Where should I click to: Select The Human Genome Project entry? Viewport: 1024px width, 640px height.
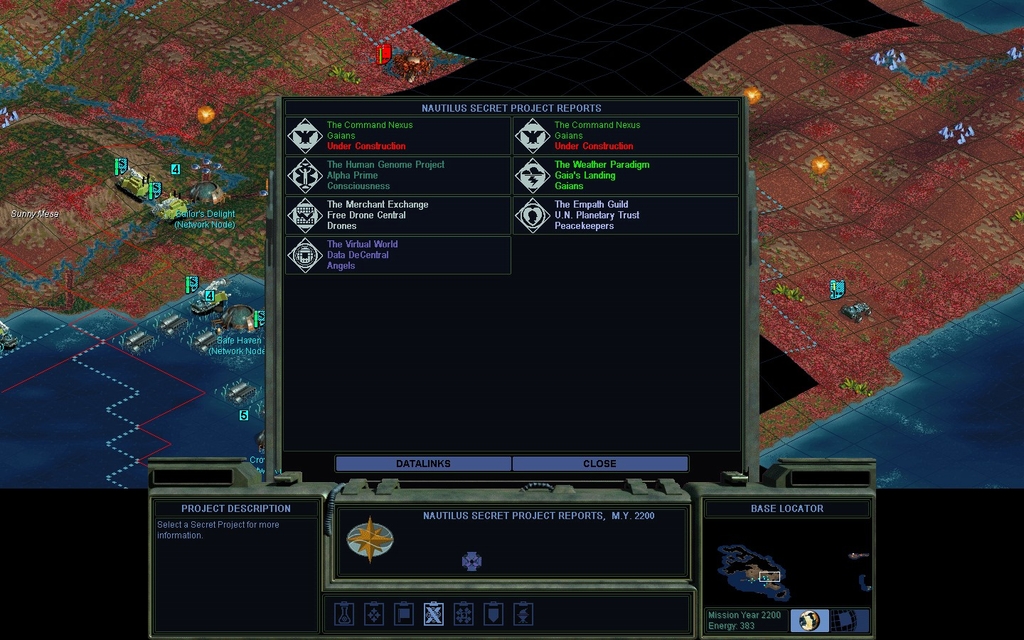click(x=398, y=176)
